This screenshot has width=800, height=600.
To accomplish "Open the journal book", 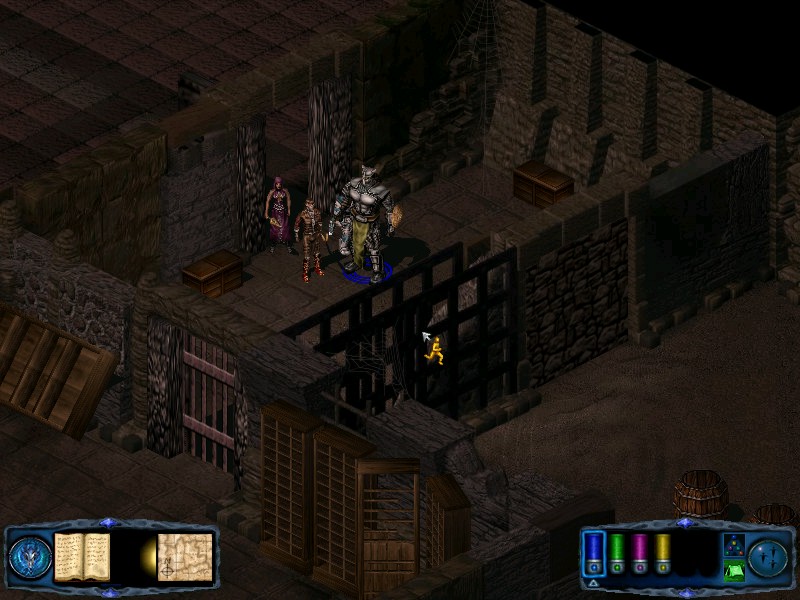I will click(x=82, y=556).
